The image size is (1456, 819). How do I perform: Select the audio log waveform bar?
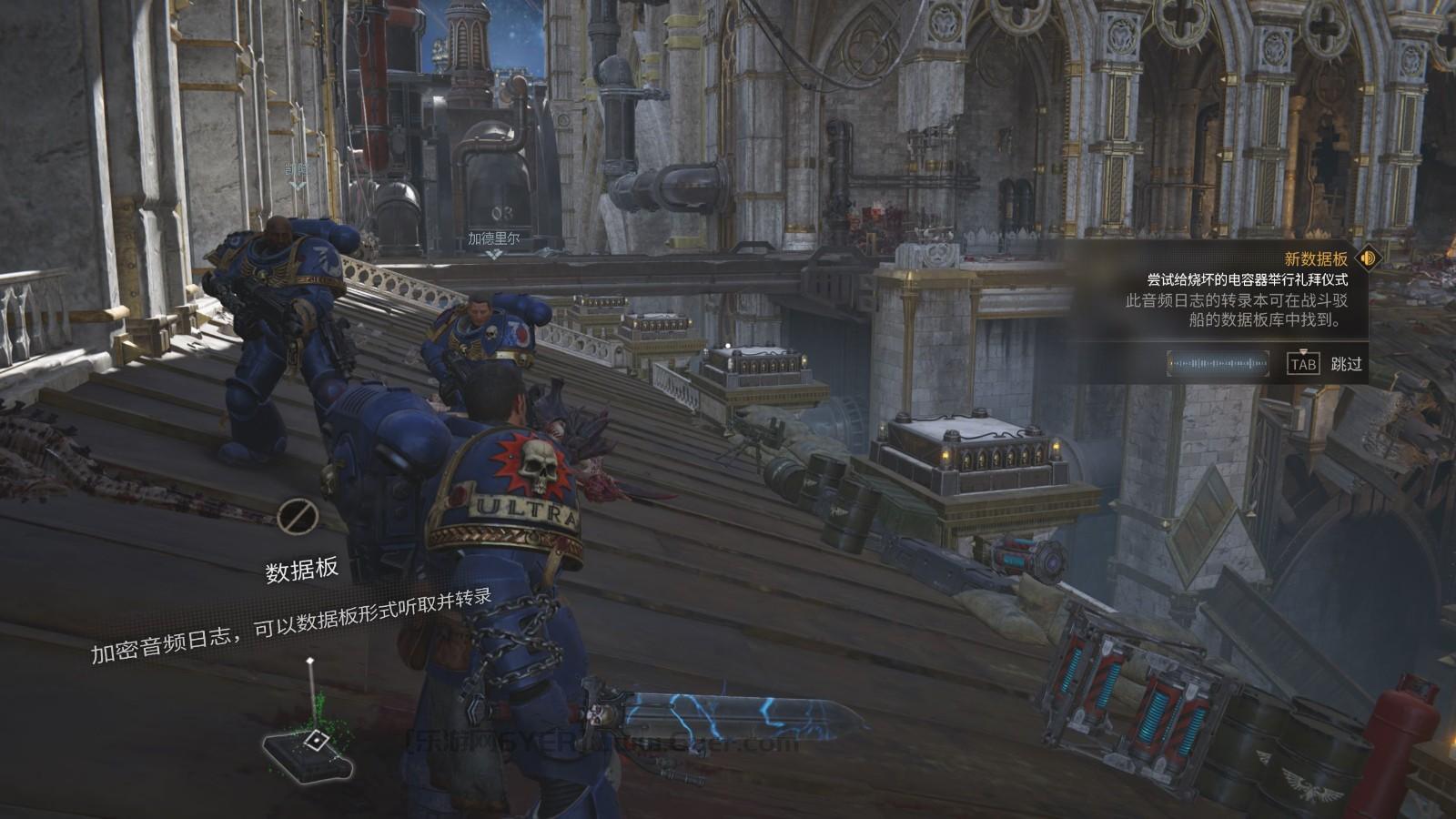(1219, 364)
